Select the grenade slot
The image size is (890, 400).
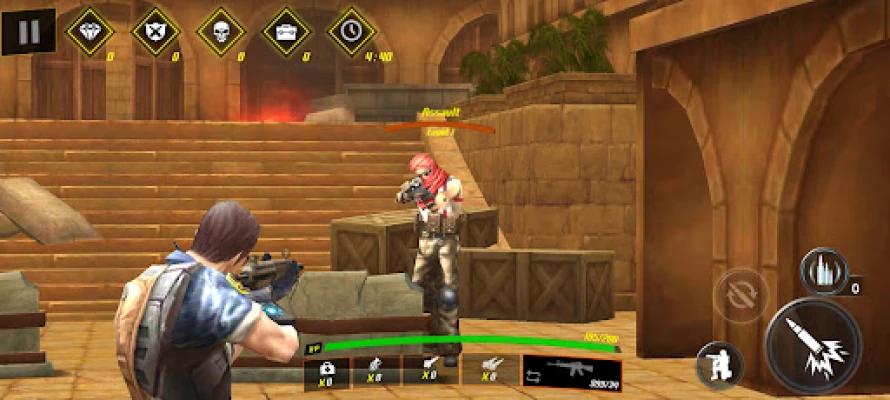377,370
